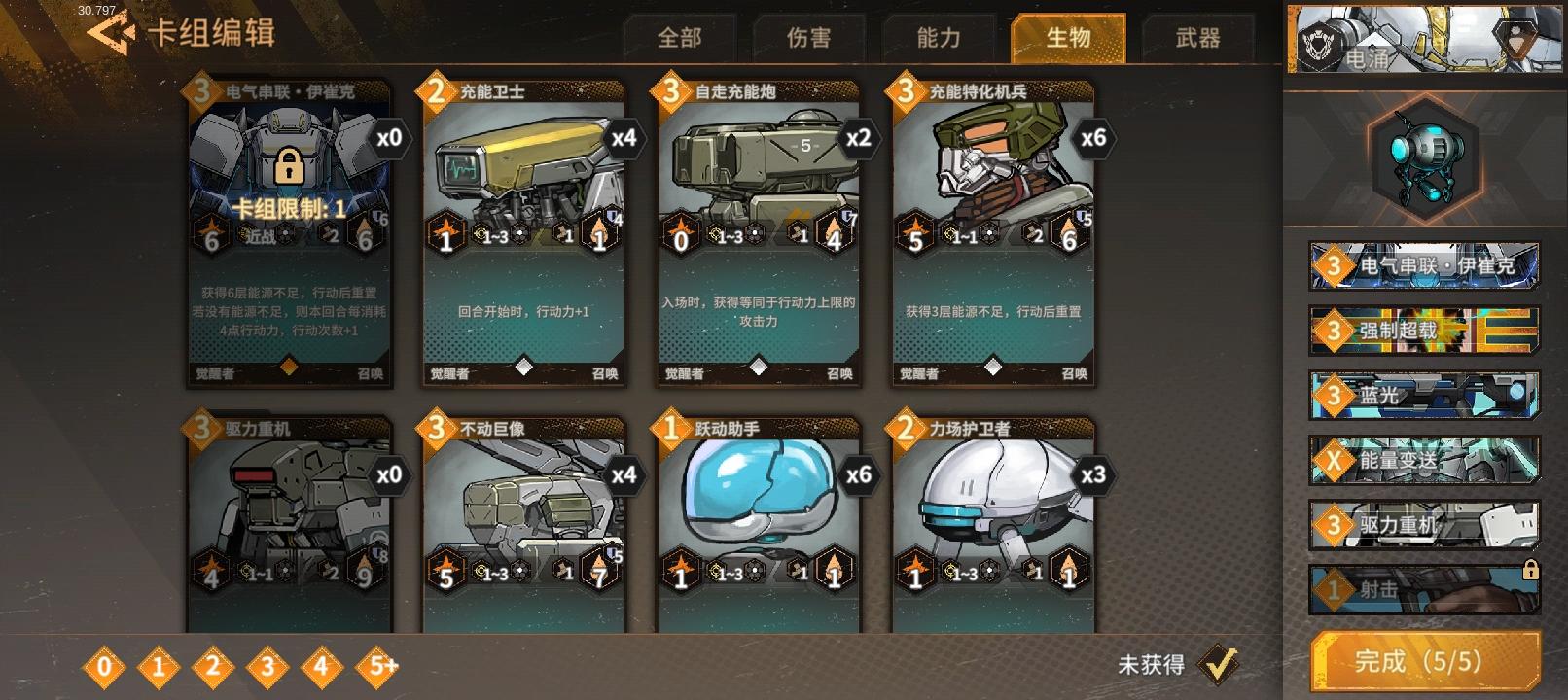Image resolution: width=1568 pixels, height=700 pixels.
Task: Show the 能力 card tab
Action: point(939,38)
